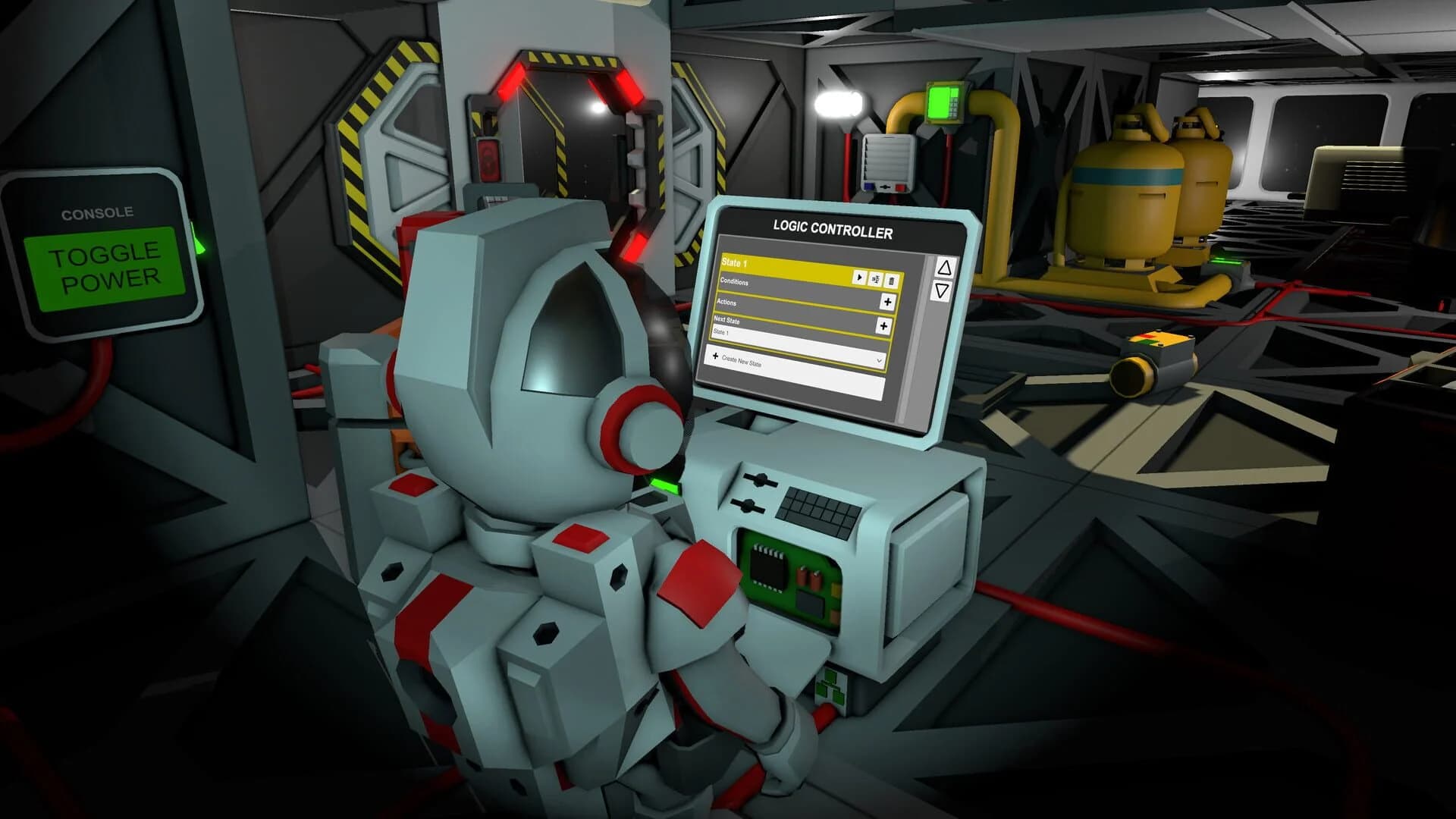Expand the Next State section
Image resolution: width=1456 pixels, height=819 pixels.
coord(727,319)
